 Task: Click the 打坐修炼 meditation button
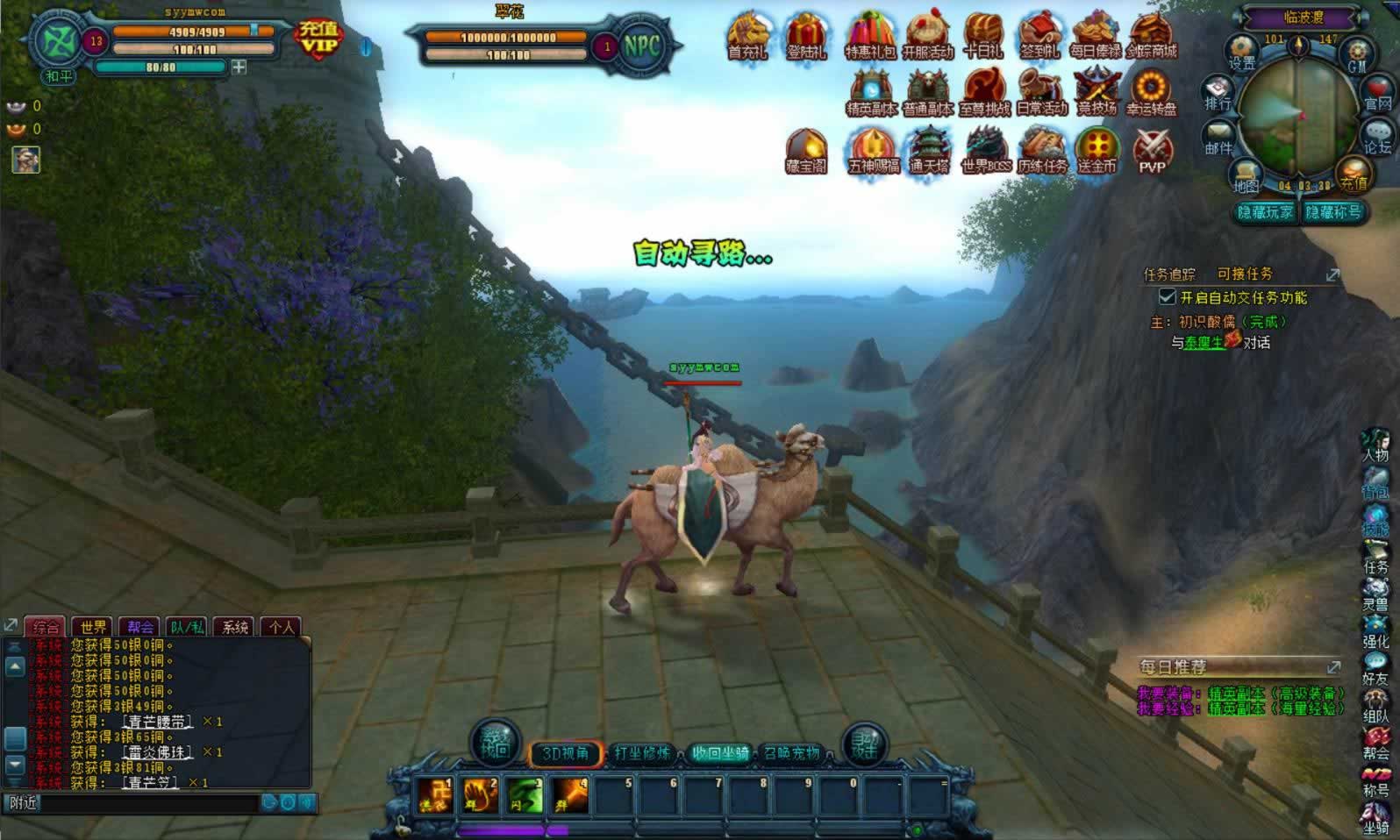tap(642, 753)
